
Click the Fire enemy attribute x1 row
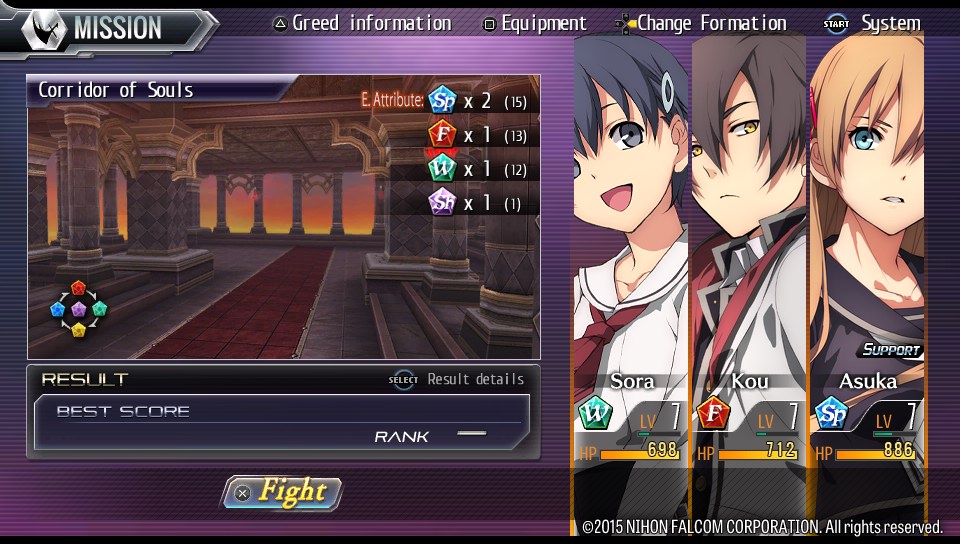(478, 135)
